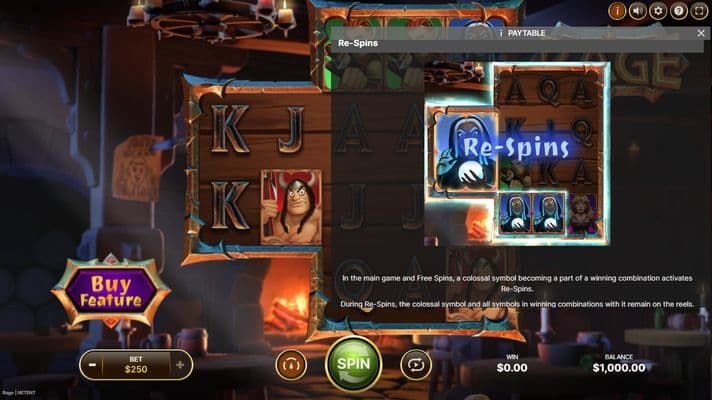Open the settings gear
The height and width of the screenshot is (400, 712).
coord(658,11)
